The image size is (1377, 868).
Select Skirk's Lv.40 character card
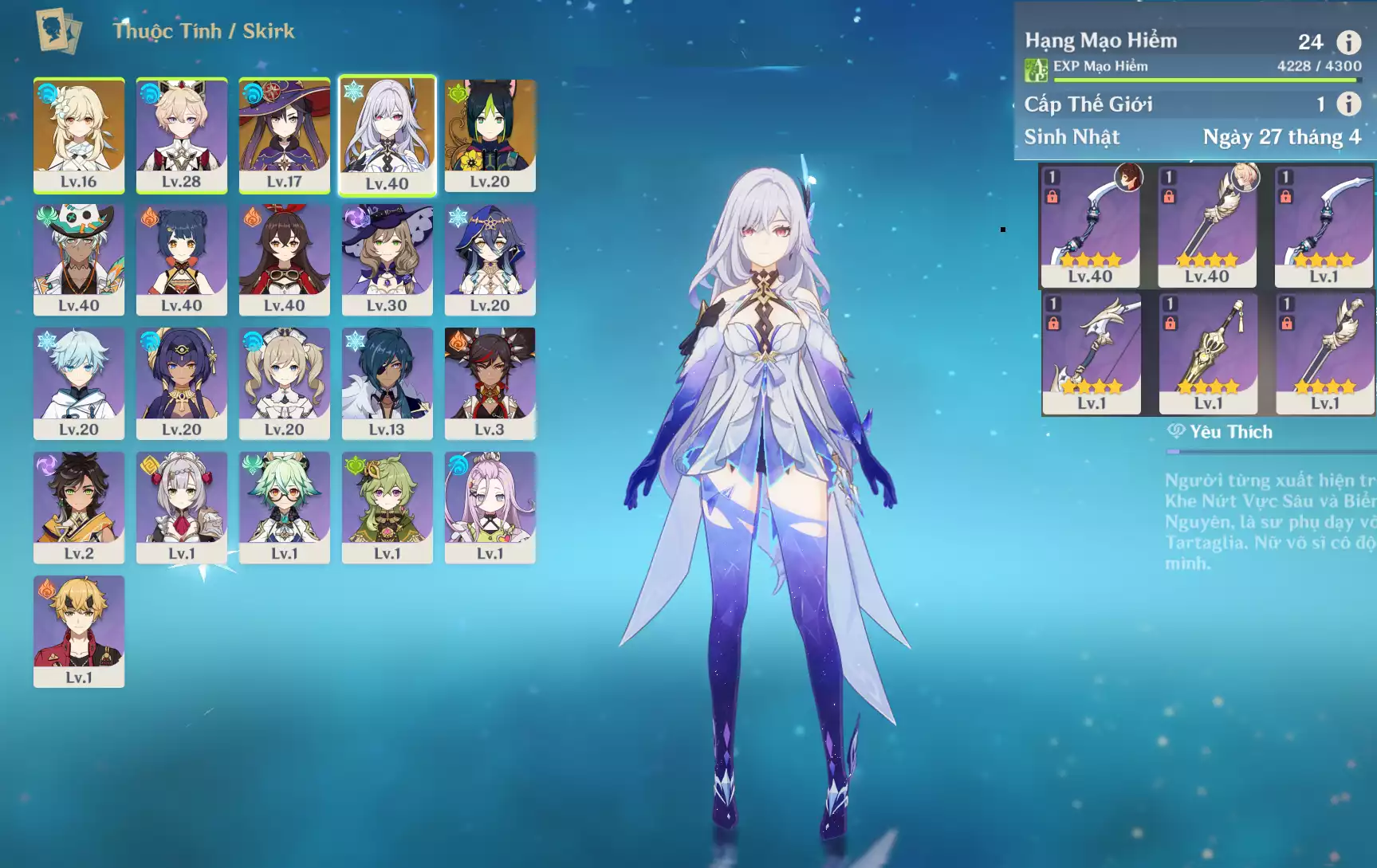coord(387,135)
